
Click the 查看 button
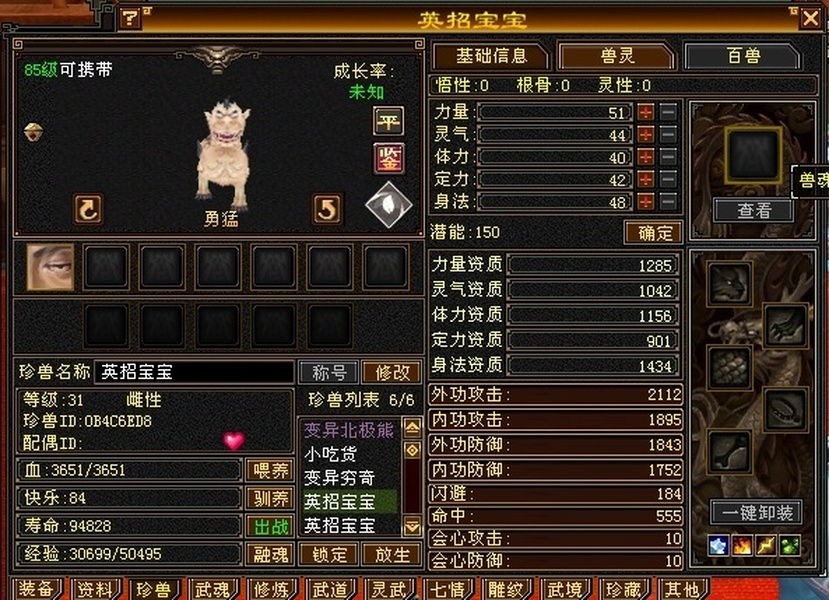click(x=753, y=210)
